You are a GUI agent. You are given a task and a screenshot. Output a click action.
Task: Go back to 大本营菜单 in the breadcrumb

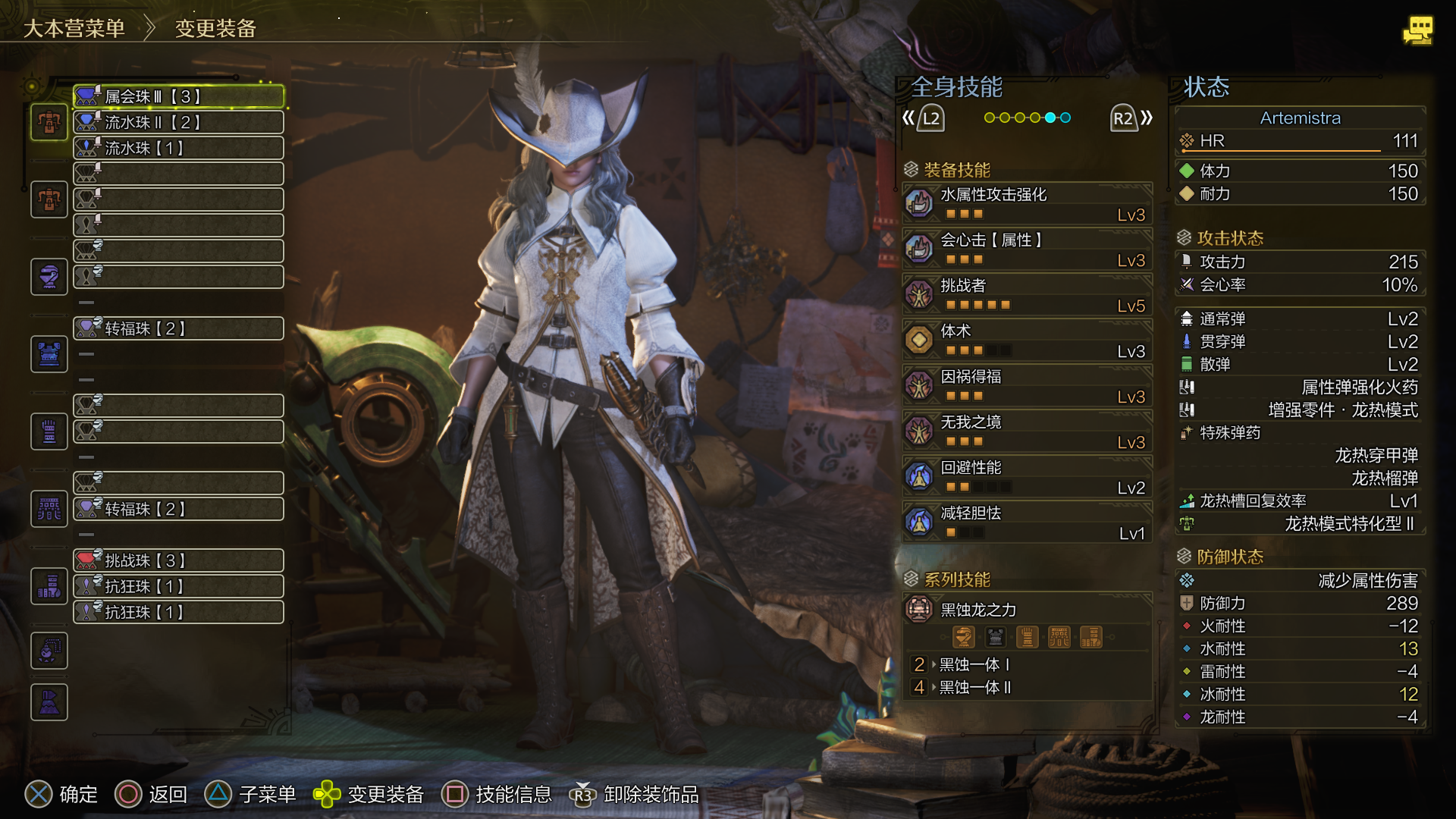coord(74,29)
